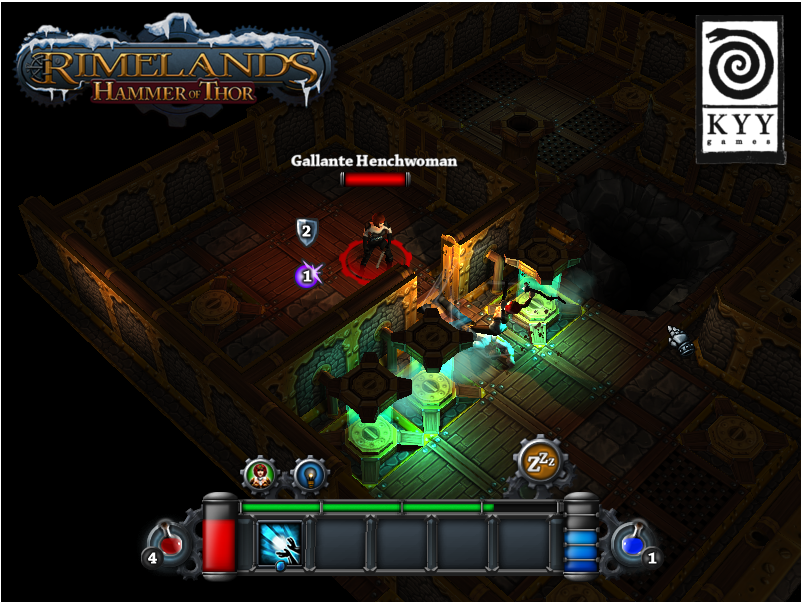Use the red health potion
Screen dimensions: 806x602
coord(172,544)
